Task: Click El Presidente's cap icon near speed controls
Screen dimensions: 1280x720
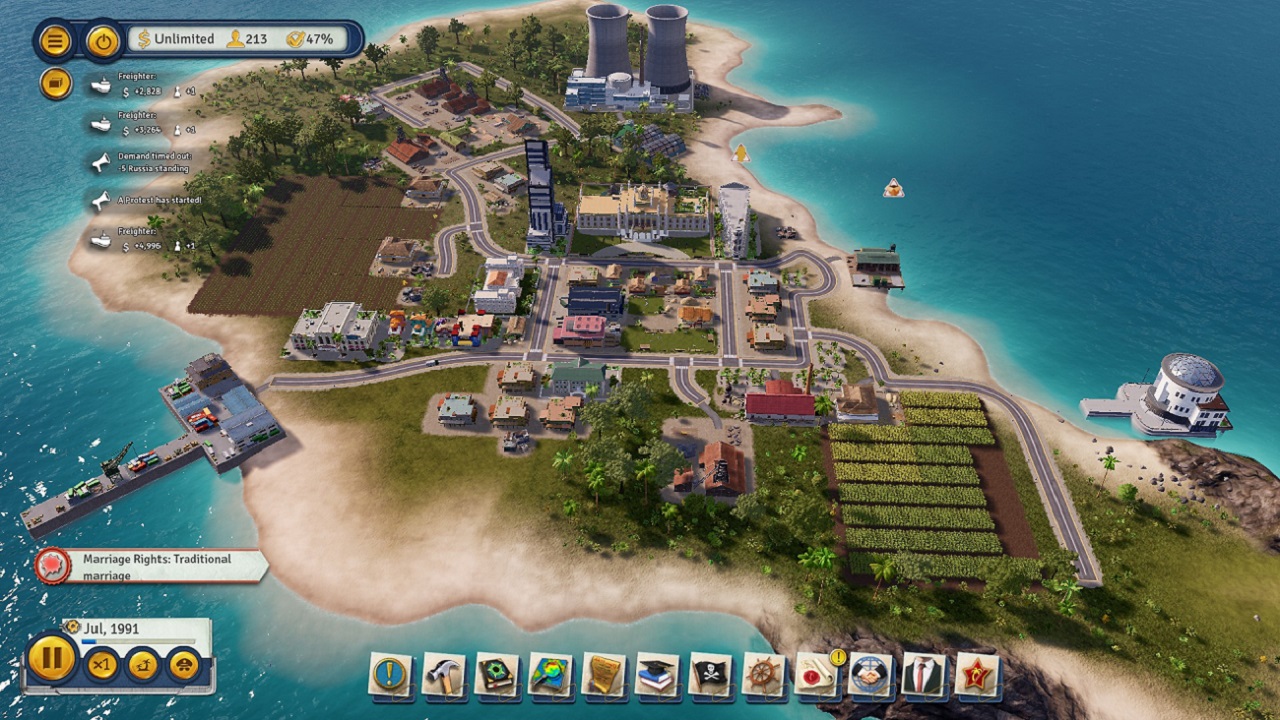Action: (183, 665)
